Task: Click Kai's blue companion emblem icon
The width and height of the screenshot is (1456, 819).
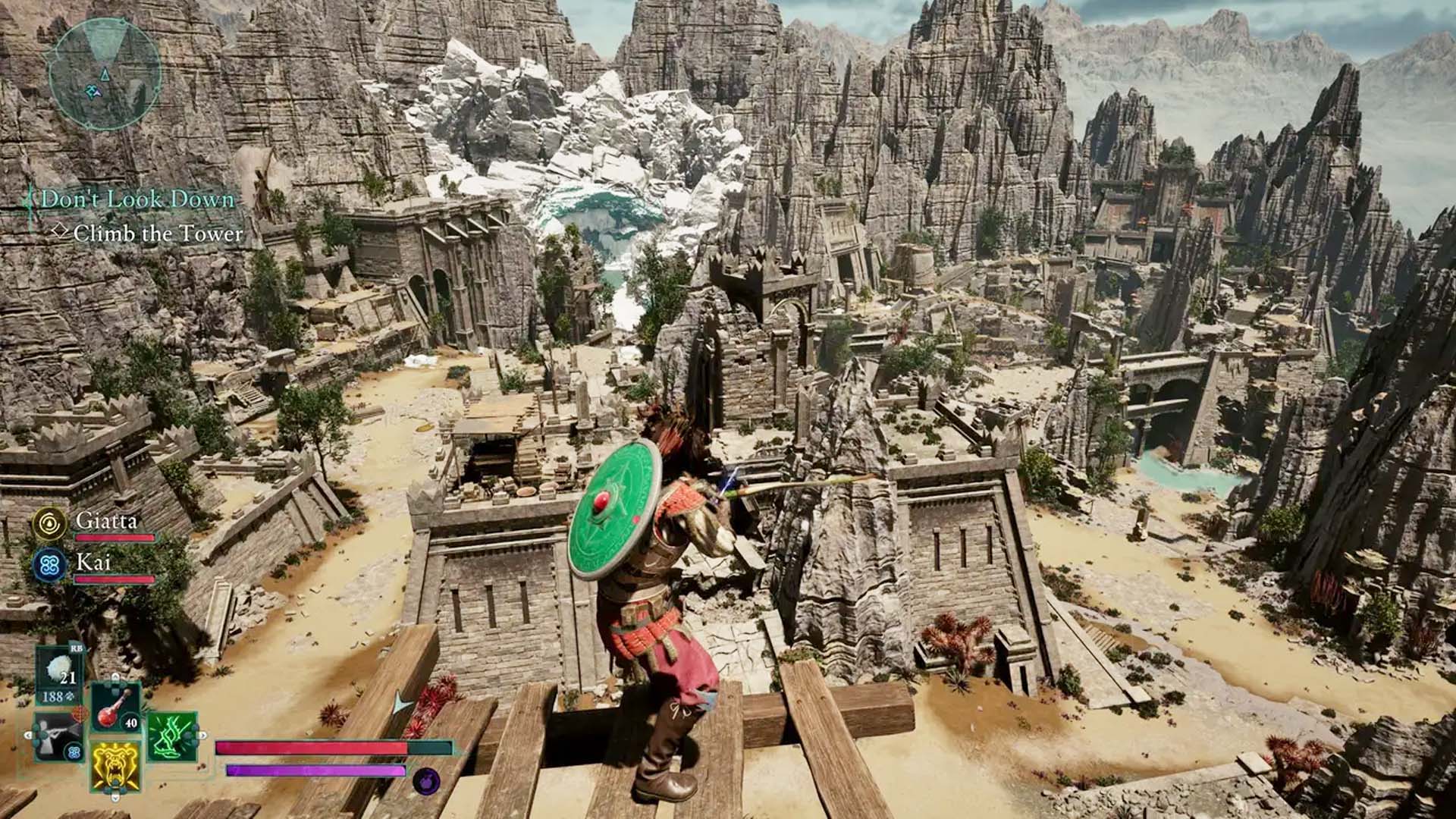Action: pos(51,563)
